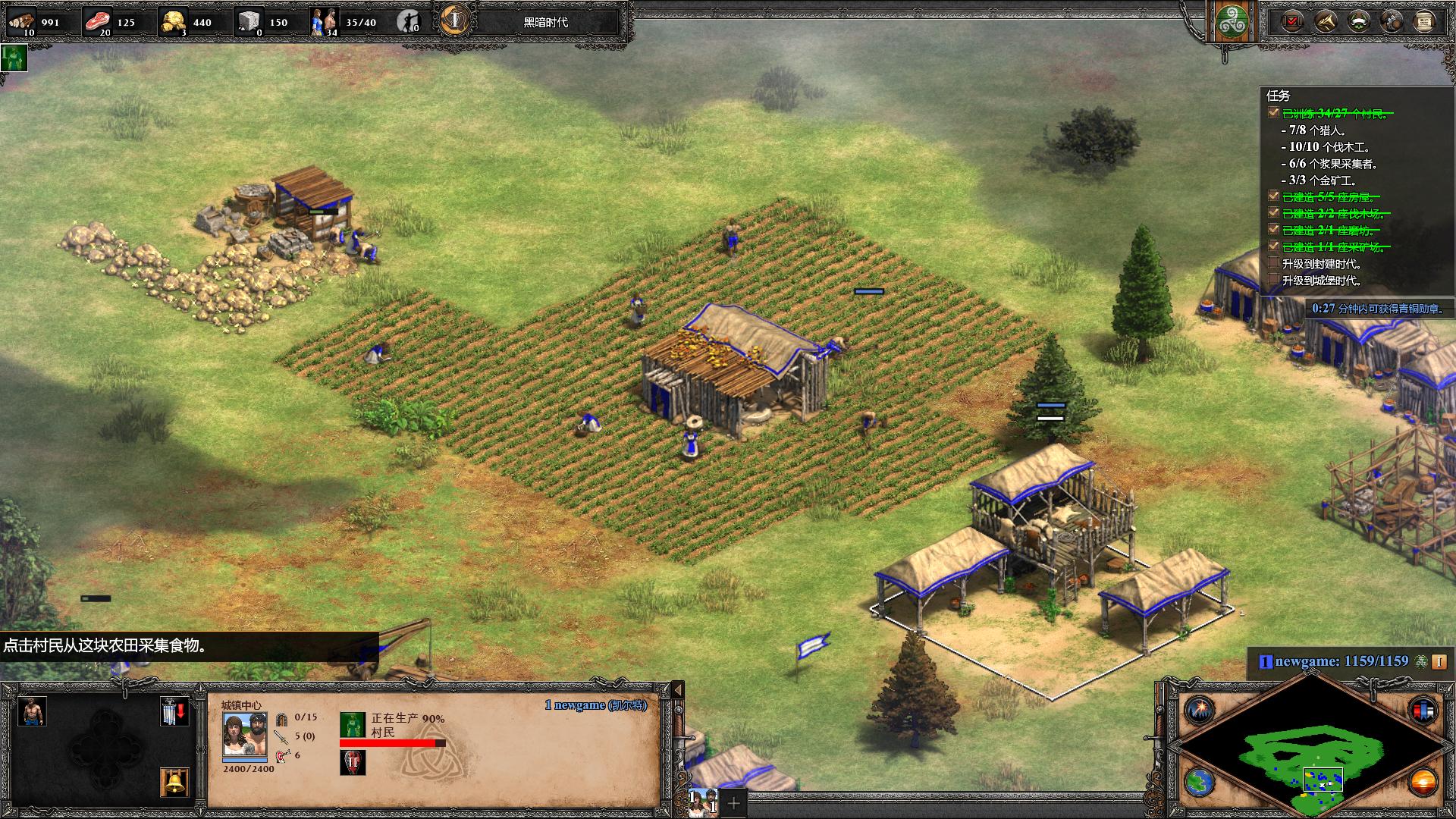Image resolution: width=1456 pixels, height=819 pixels.
Task: Open the tech tree gears button
Action: tap(1392, 21)
